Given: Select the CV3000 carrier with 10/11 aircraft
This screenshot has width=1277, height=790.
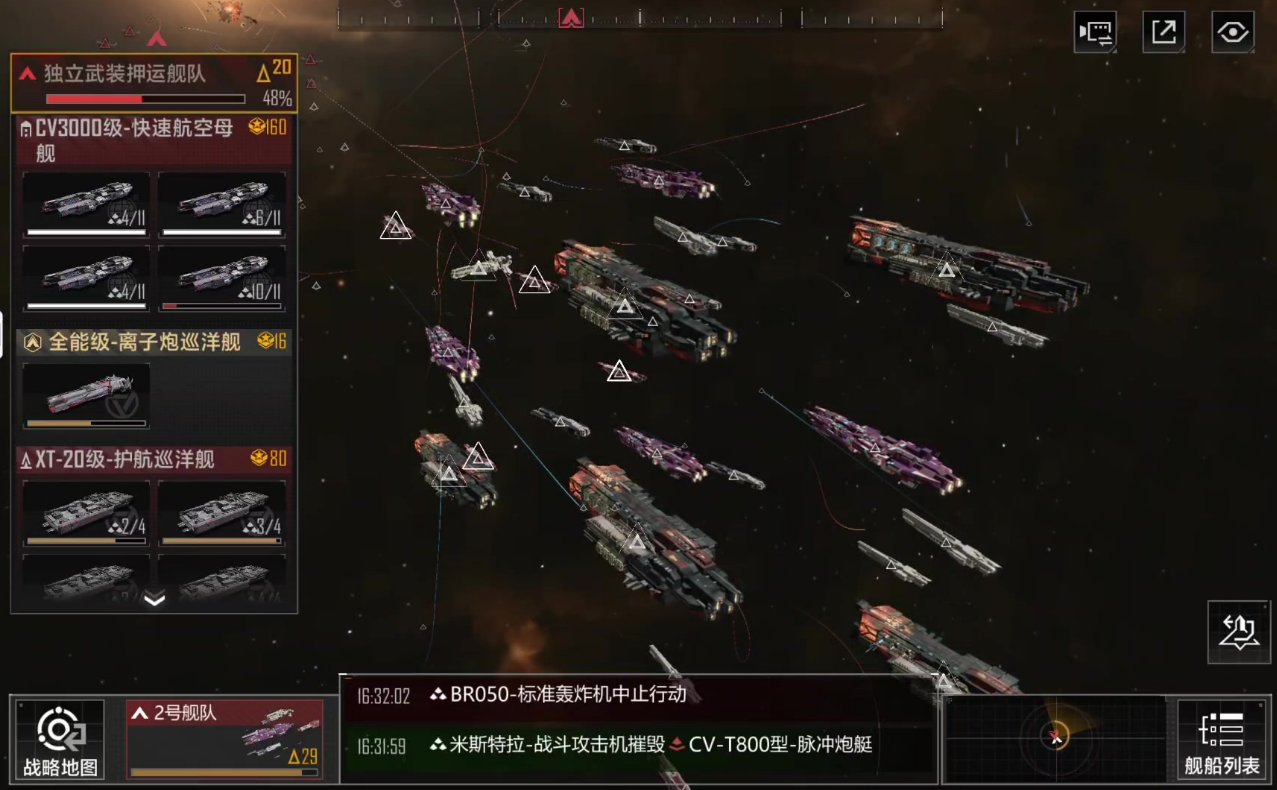Looking at the screenshot, I should (x=222, y=278).
